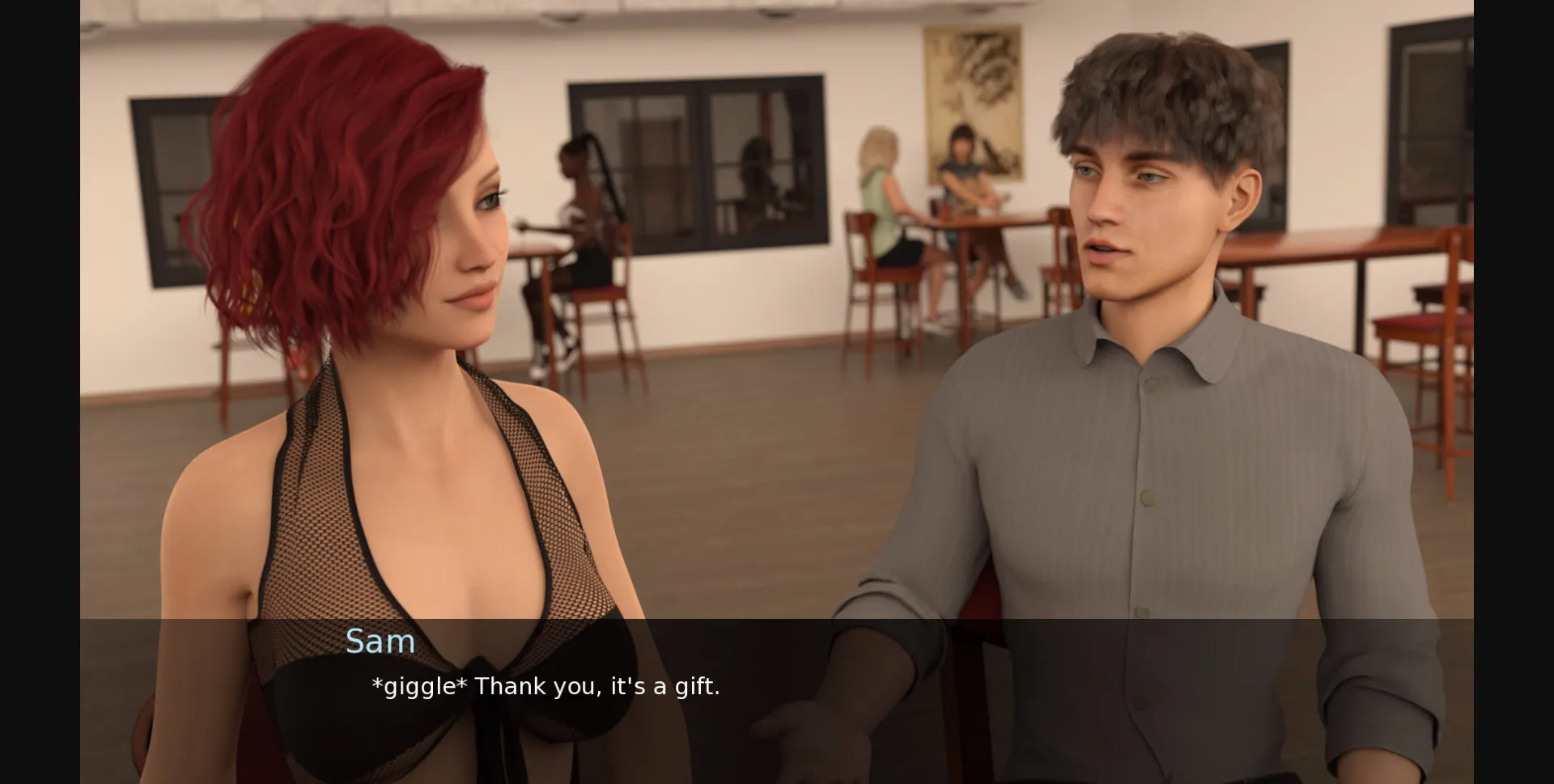Click the window behind the guitarist
This screenshot has width=1554, height=784.
point(696,162)
